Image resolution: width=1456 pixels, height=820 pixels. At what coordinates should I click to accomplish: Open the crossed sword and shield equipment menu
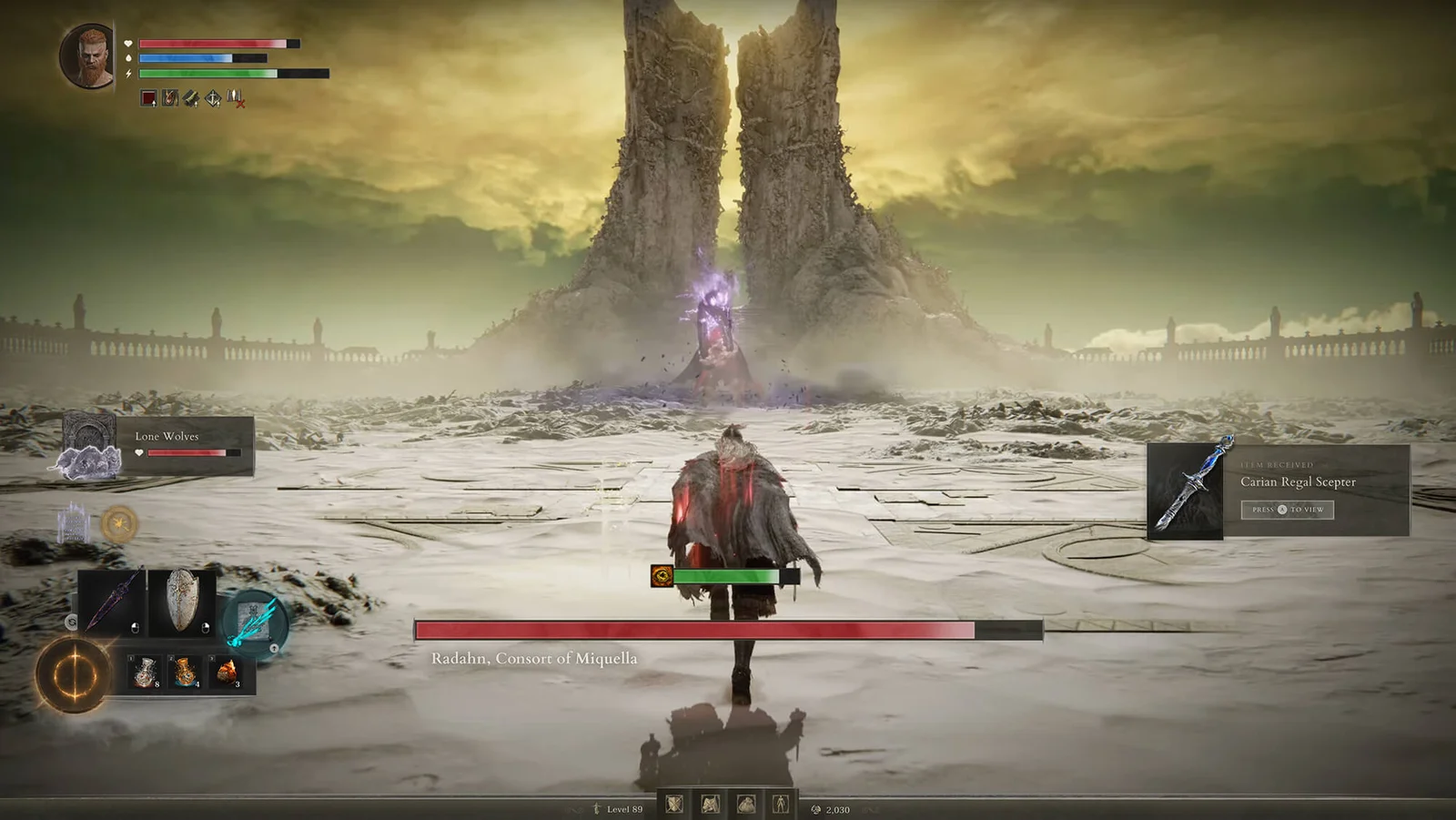674,804
